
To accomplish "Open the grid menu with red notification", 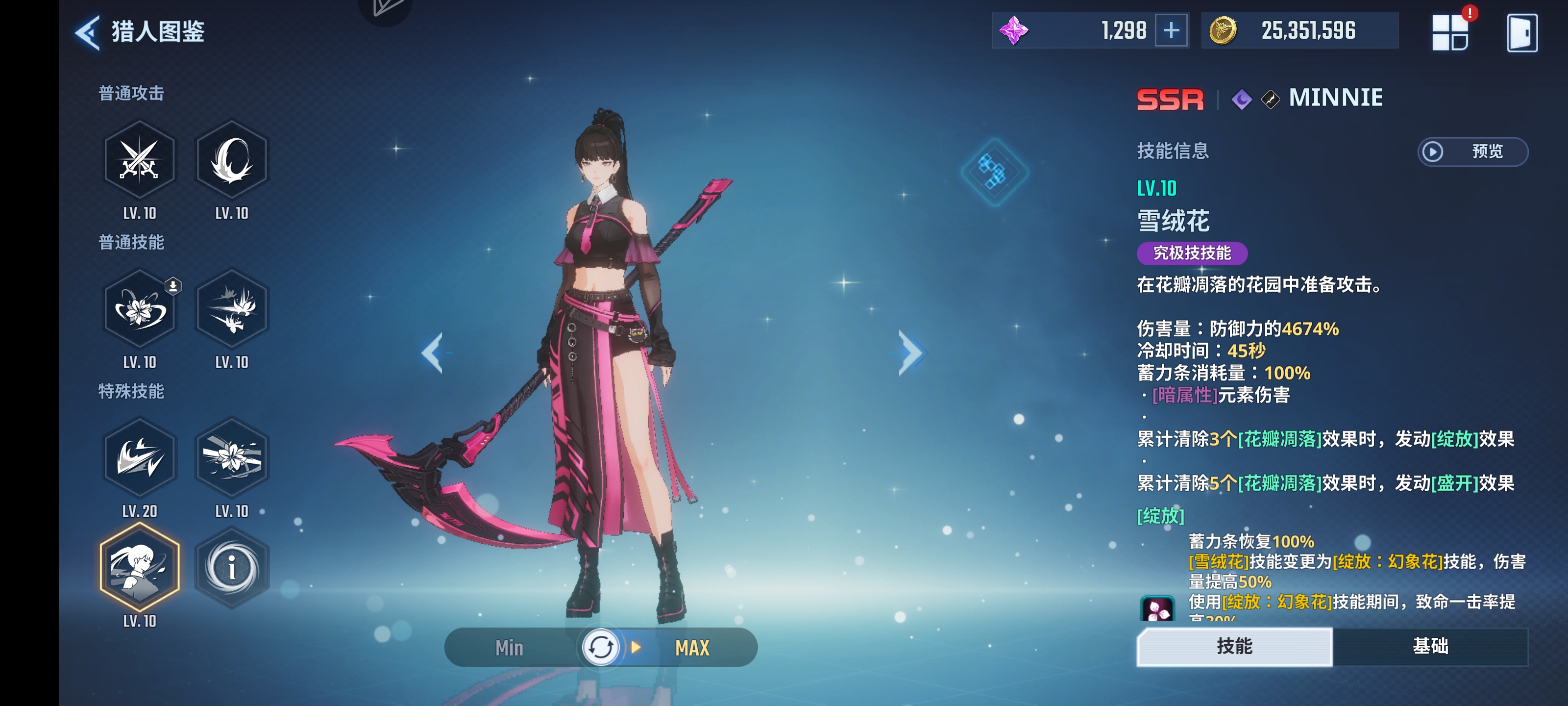I will point(1450,32).
